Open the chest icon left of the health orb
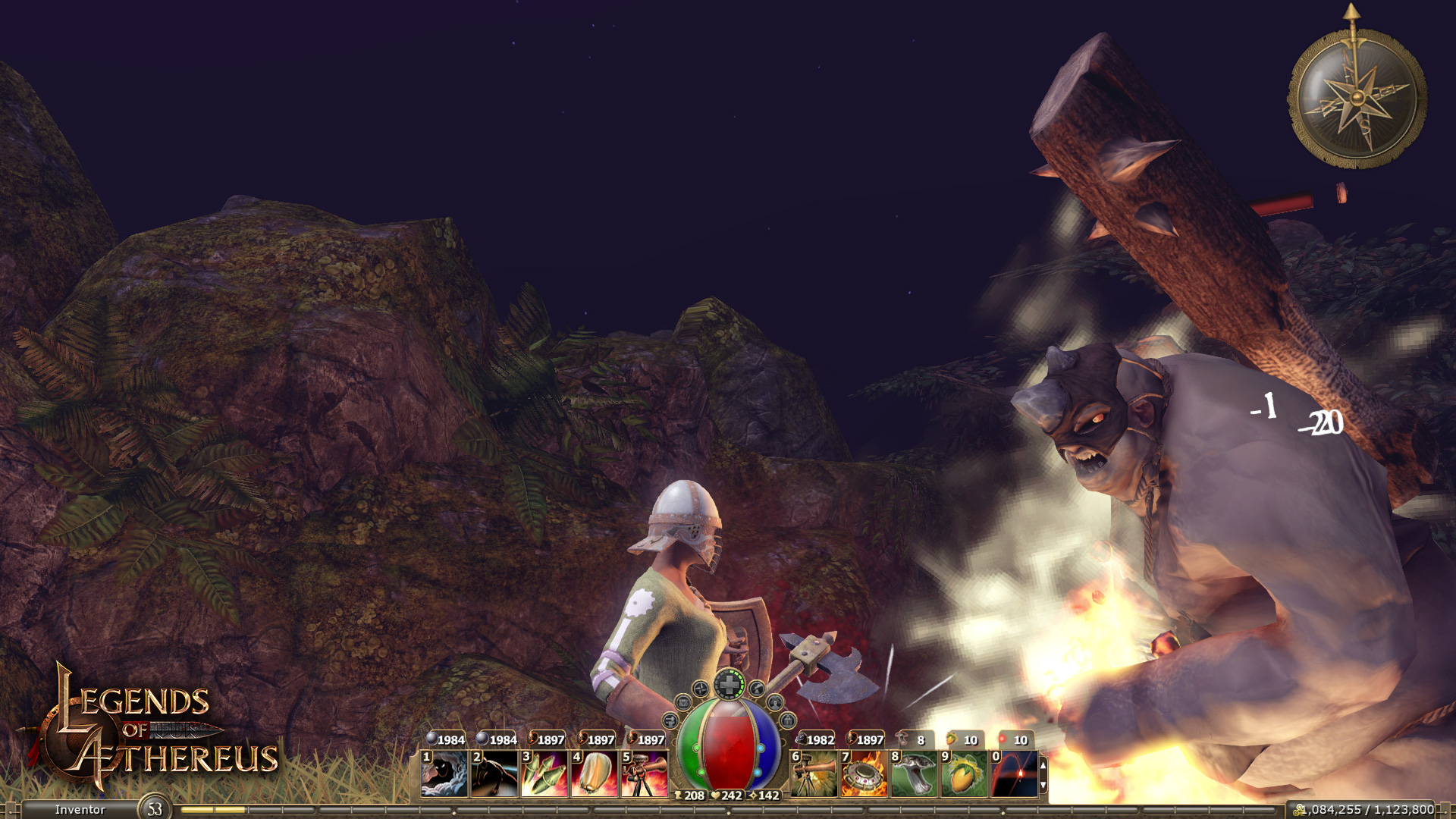This screenshot has width=1456, height=819. point(682,703)
